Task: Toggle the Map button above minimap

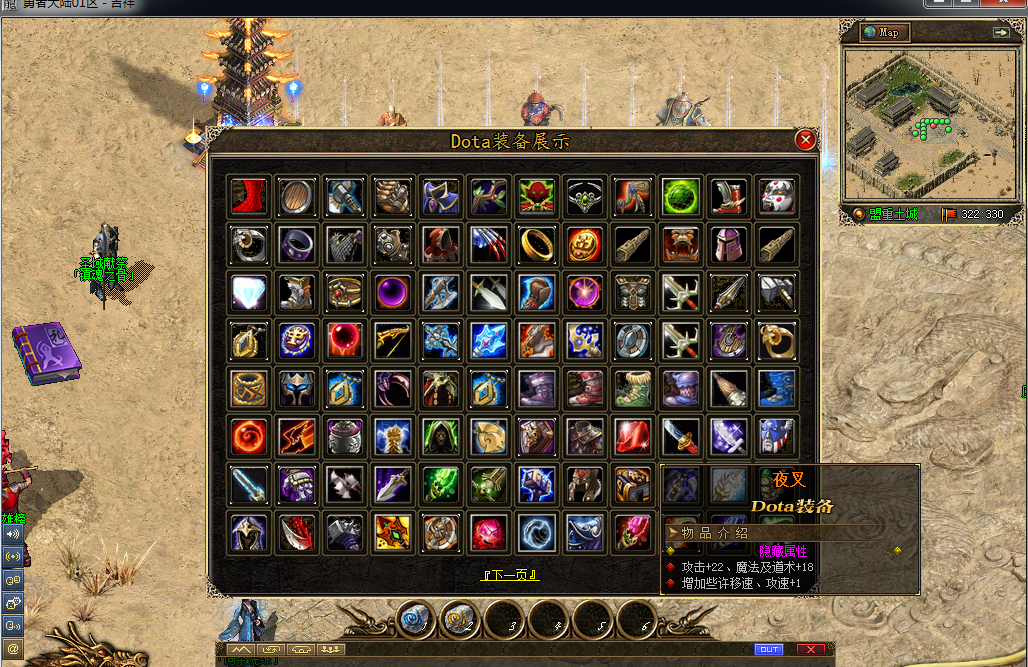Action: (886, 32)
